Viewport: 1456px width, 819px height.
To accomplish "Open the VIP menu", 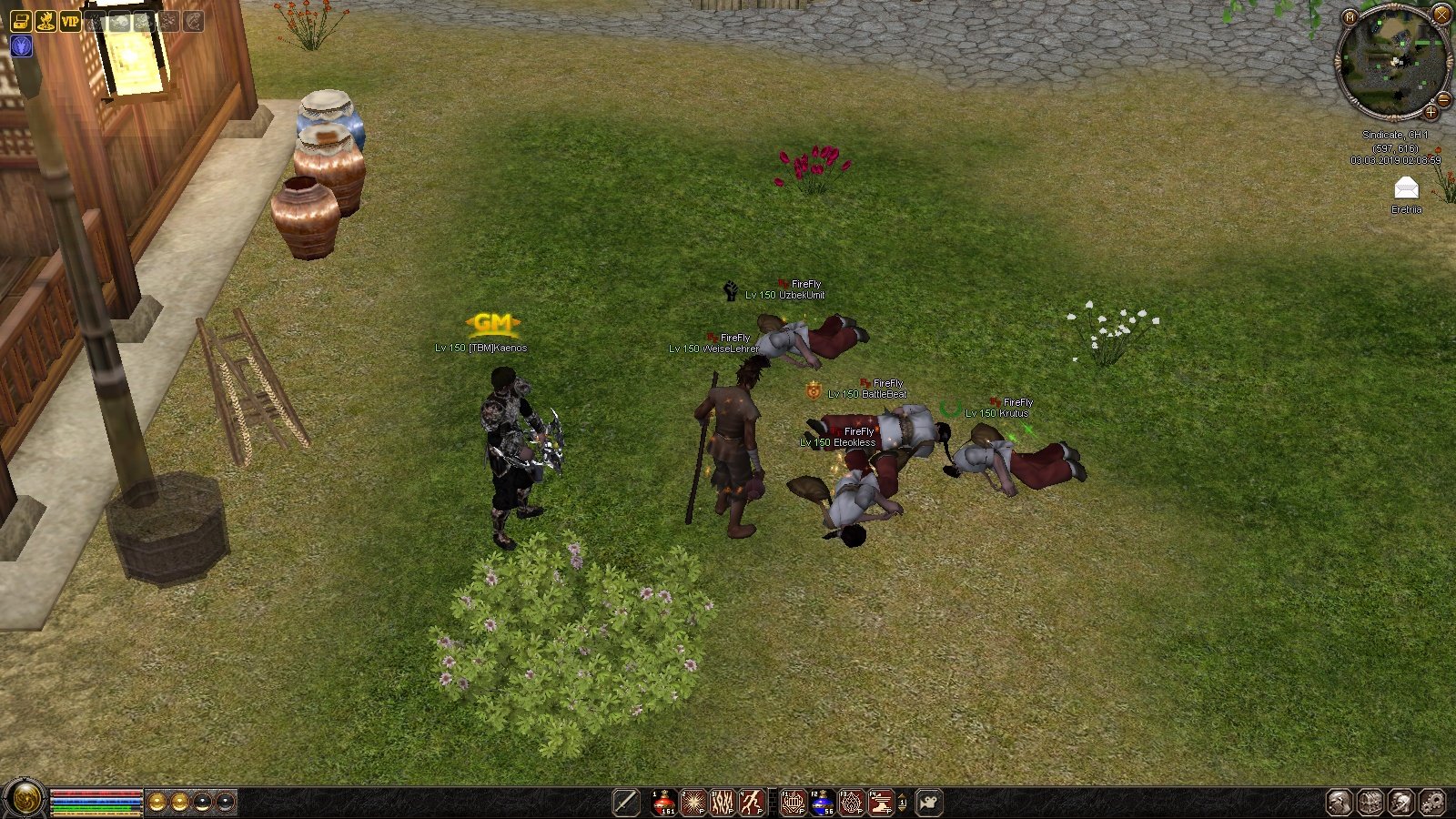I will [70, 20].
